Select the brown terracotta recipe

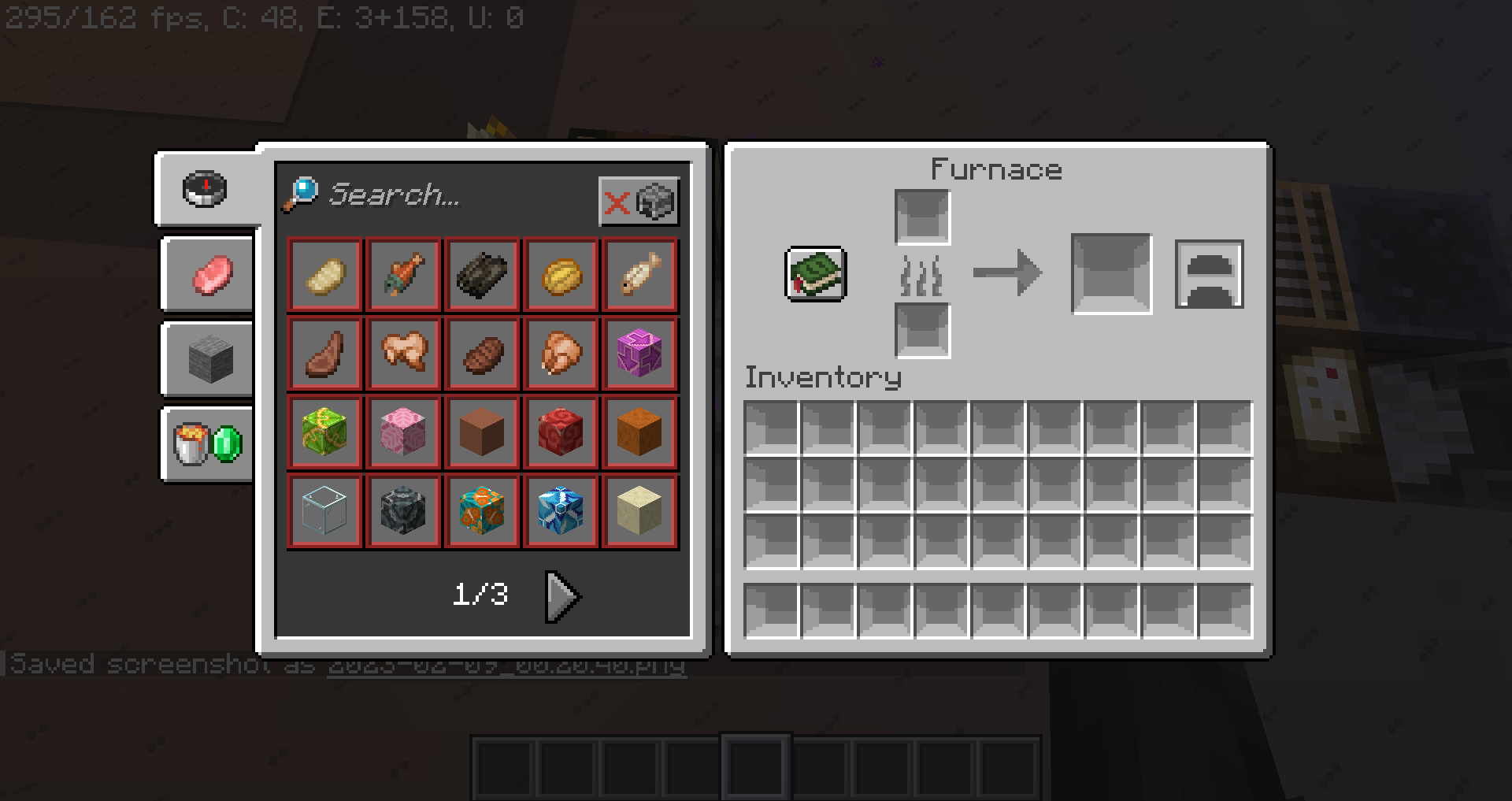482,432
